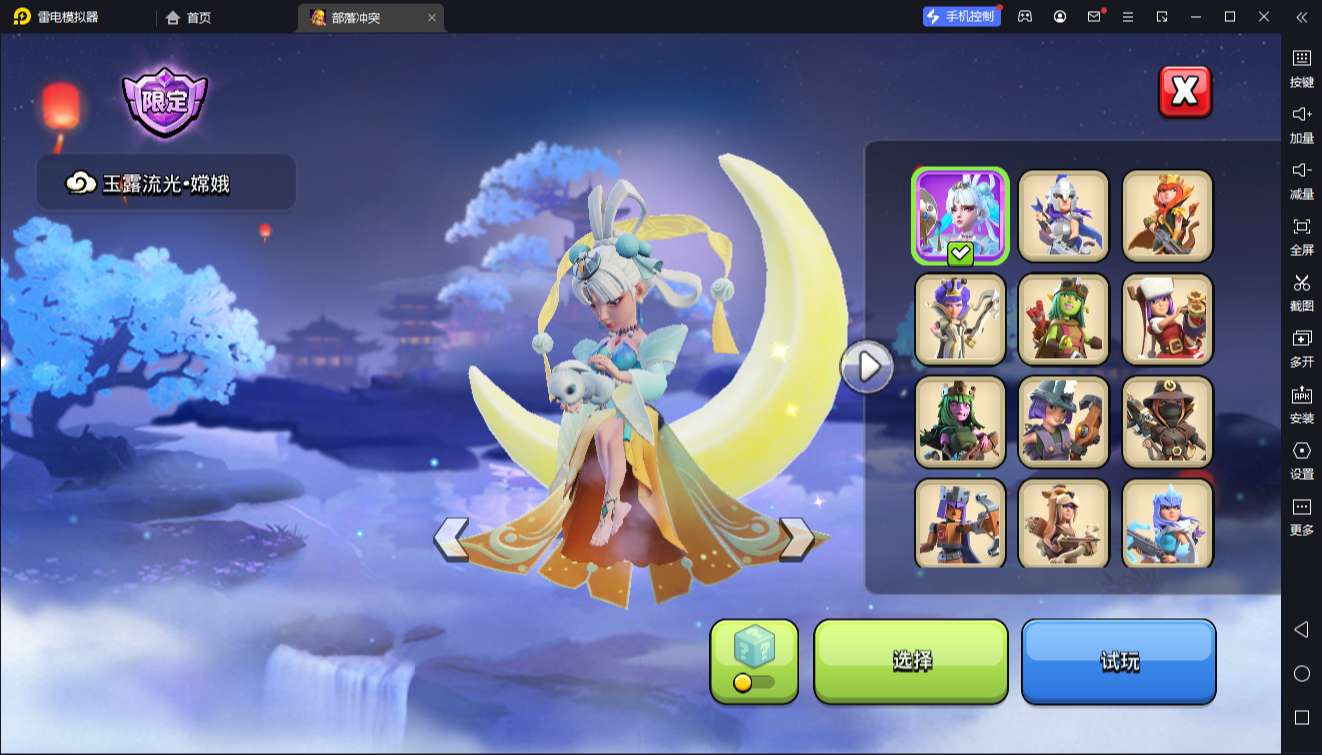The width and height of the screenshot is (1322, 755).
Task: Show the next skin with right arrow
Action: [796, 539]
